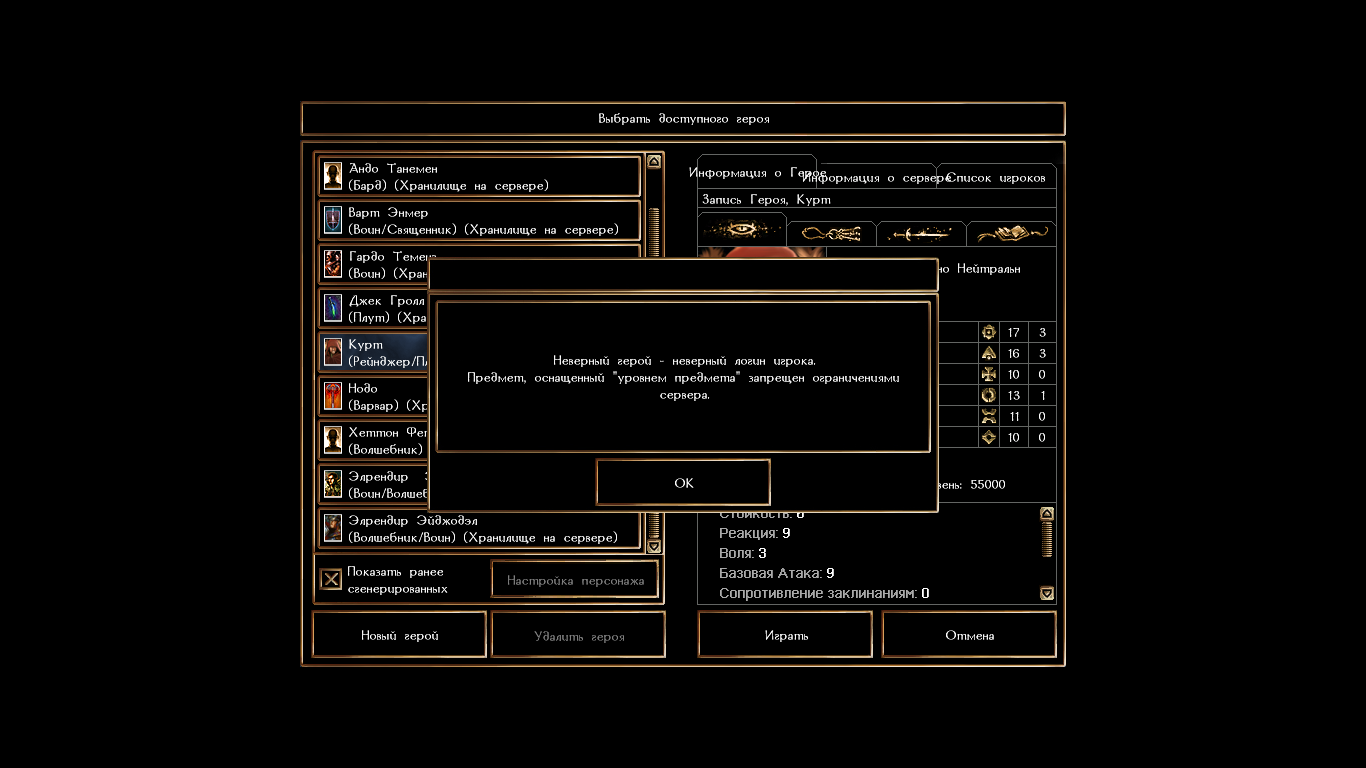Cancel with the Отмена button
Image resolution: width=1366 pixels, height=768 pixels.
(969, 635)
